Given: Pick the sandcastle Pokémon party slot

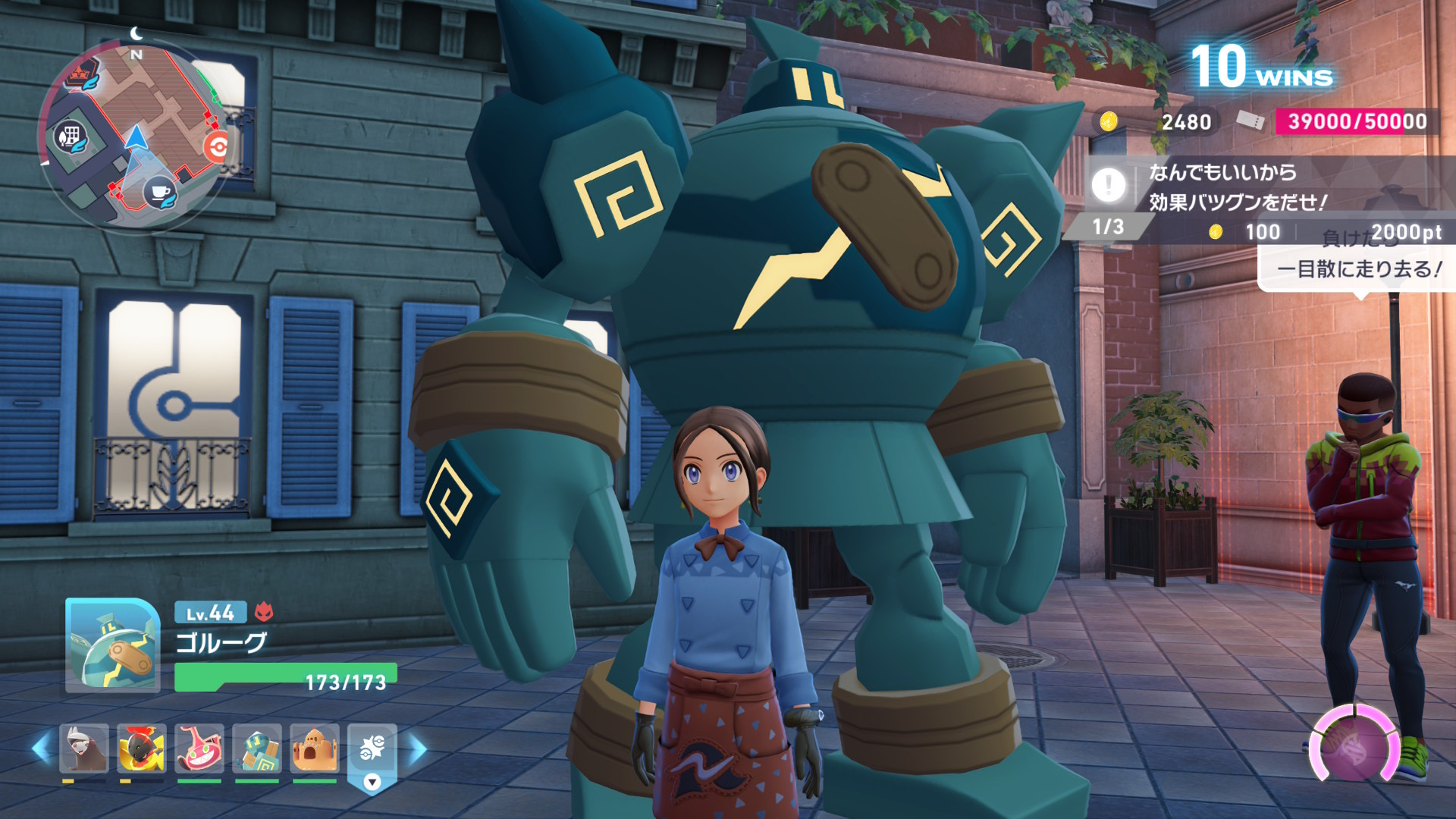Looking at the screenshot, I should (314, 748).
